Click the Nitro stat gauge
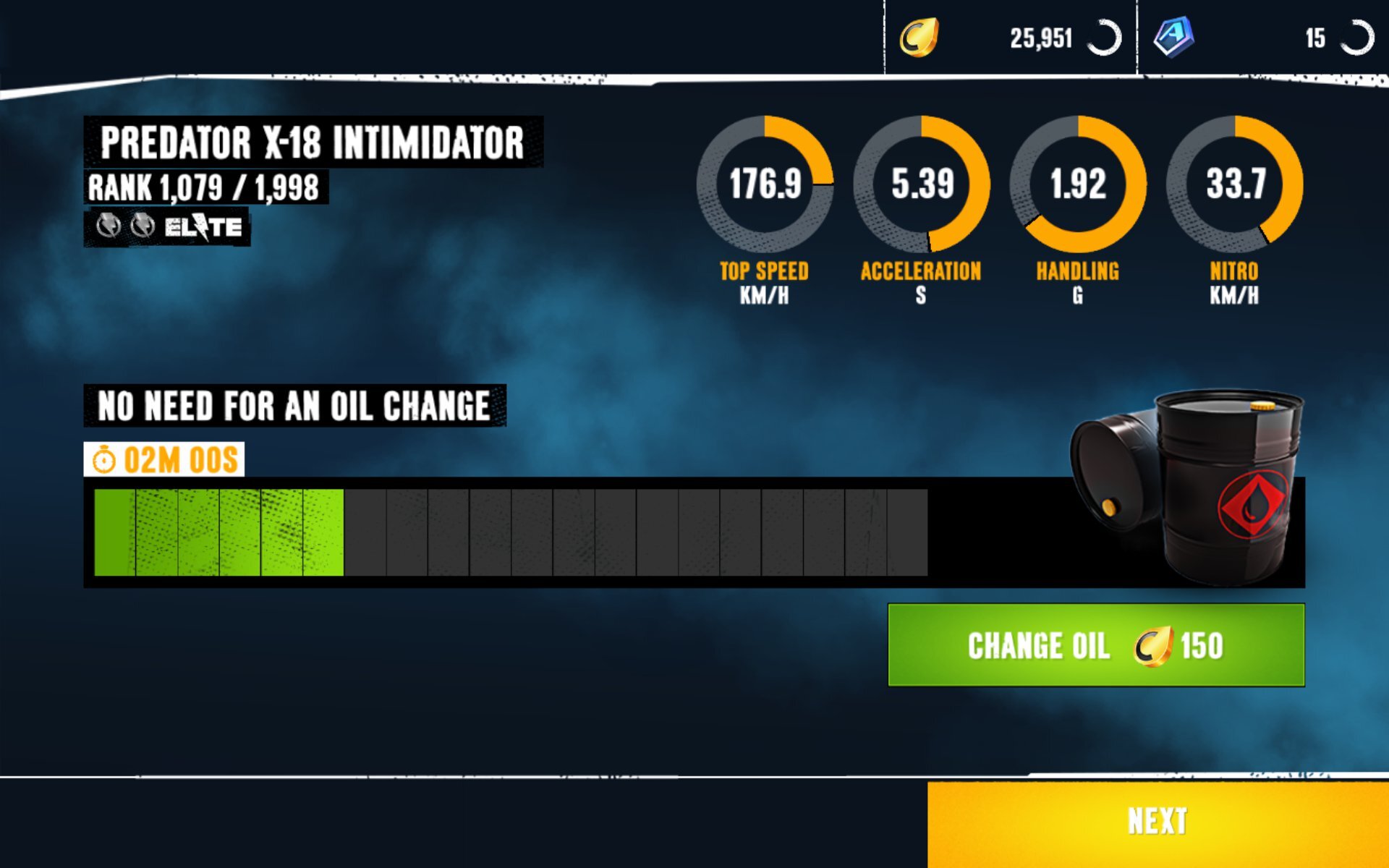The height and width of the screenshot is (868, 1389). [1234, 184]
